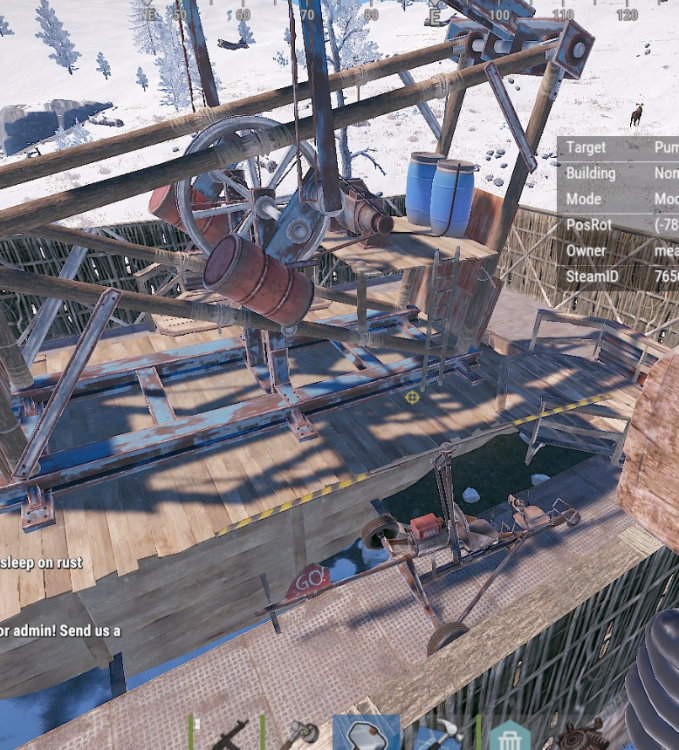
Task: Select the rifle hotbar slot
Action: pos(230,735)
